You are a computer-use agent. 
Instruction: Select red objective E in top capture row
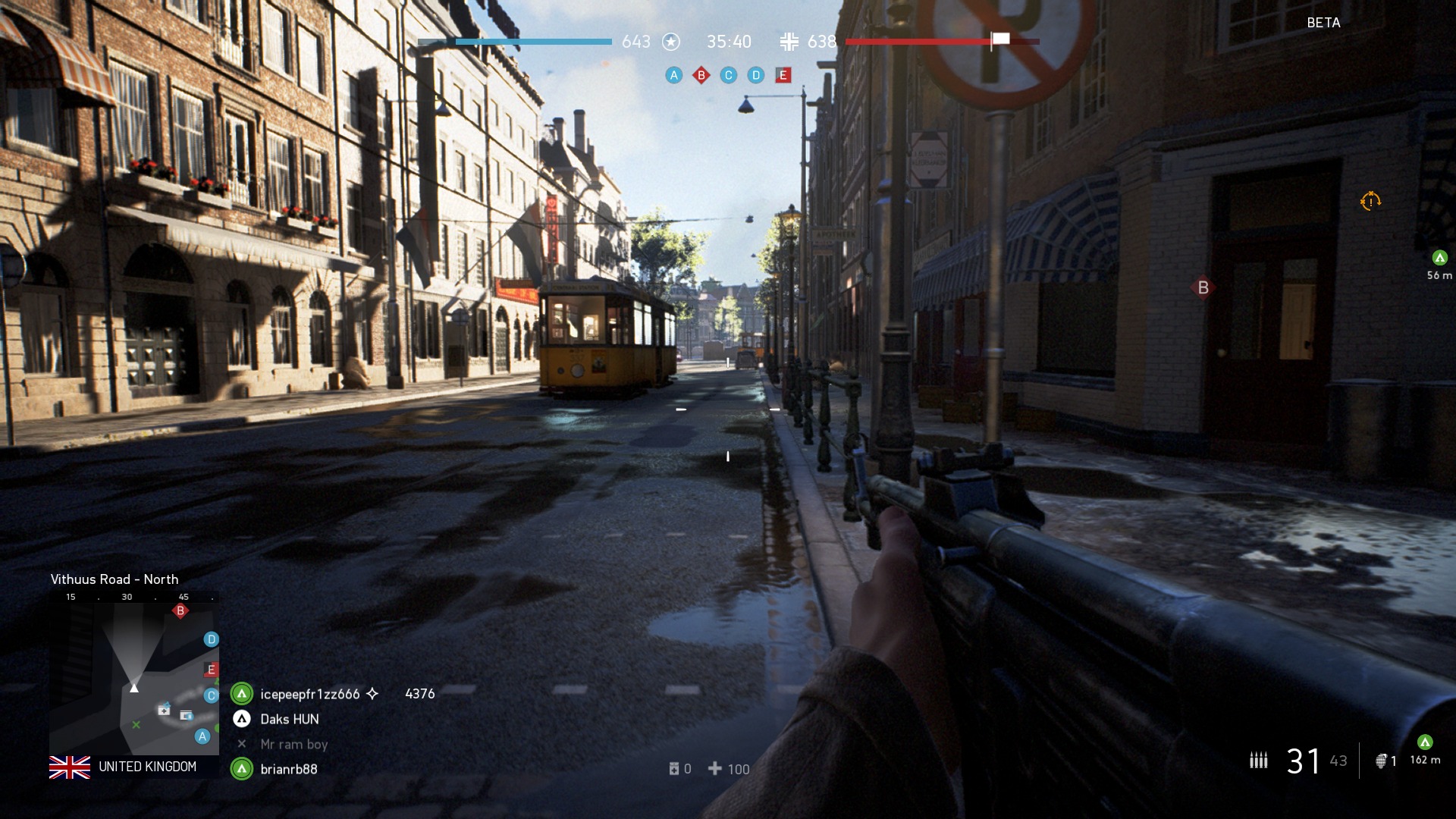point(783,75)
